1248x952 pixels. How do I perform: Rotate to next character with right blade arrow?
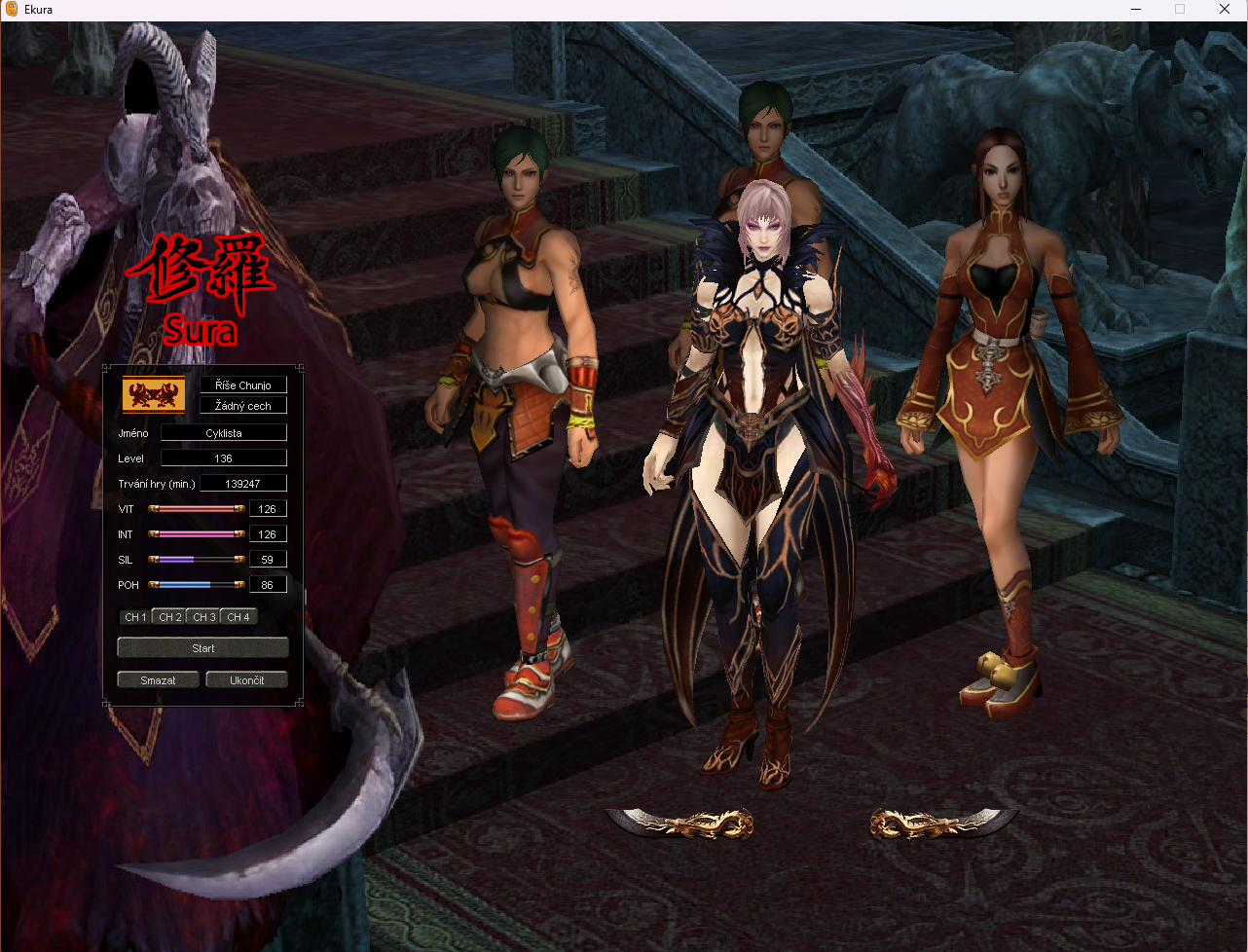[x=942, y=824]
